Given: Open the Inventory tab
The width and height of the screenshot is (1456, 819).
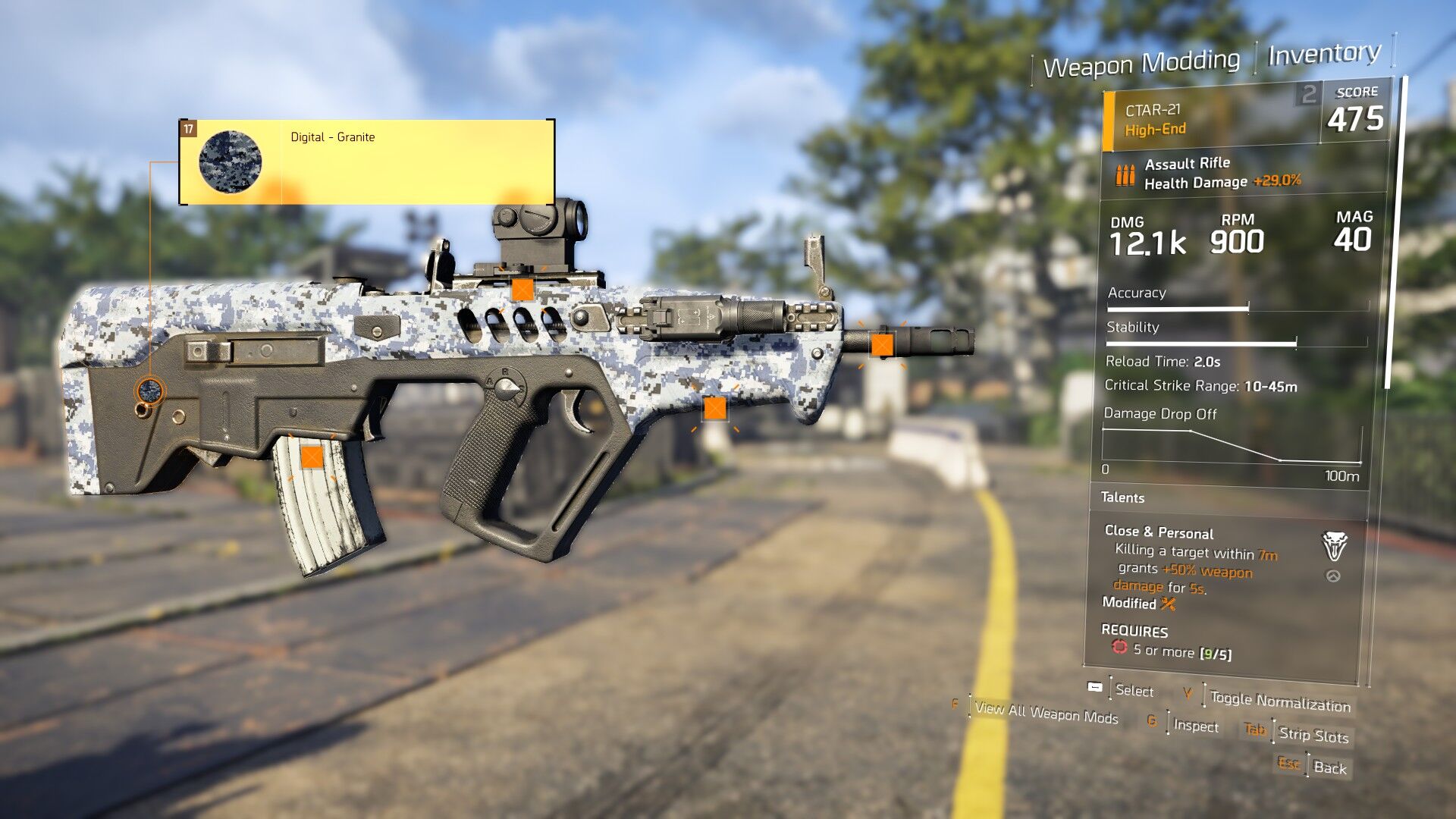Looking at the screenshot, I should [x=1323, y=54].
